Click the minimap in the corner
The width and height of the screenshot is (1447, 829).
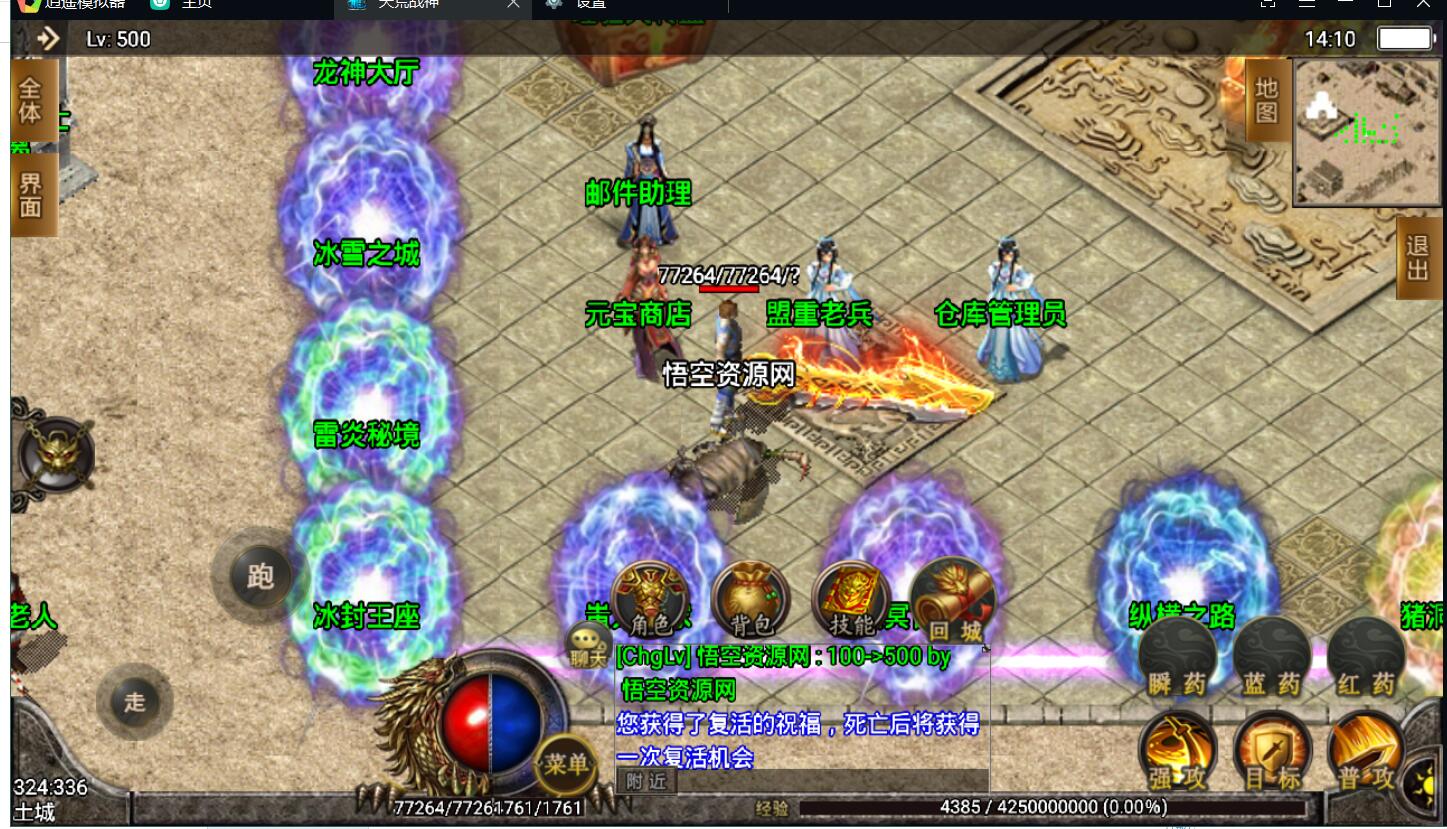[1366, 132]
